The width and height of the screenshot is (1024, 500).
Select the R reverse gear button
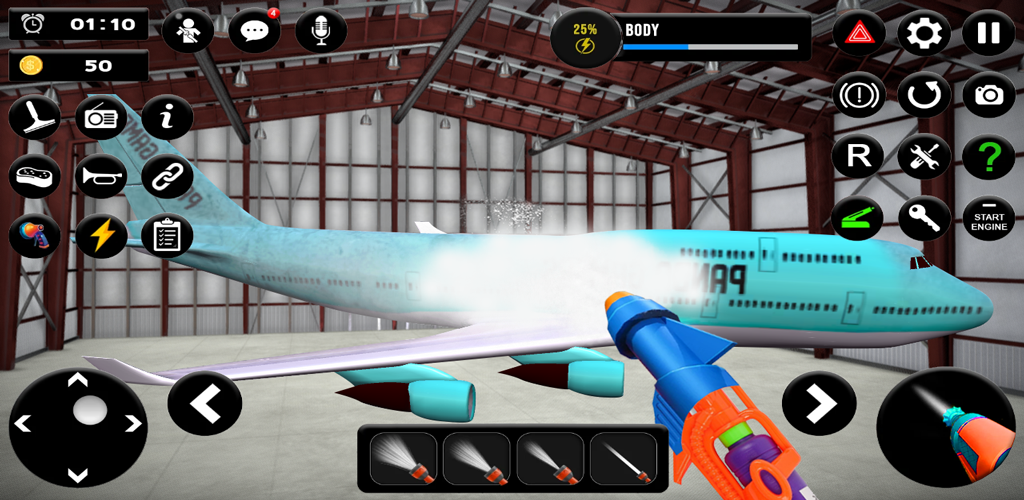pyautogui.click(x=858, y=157)
